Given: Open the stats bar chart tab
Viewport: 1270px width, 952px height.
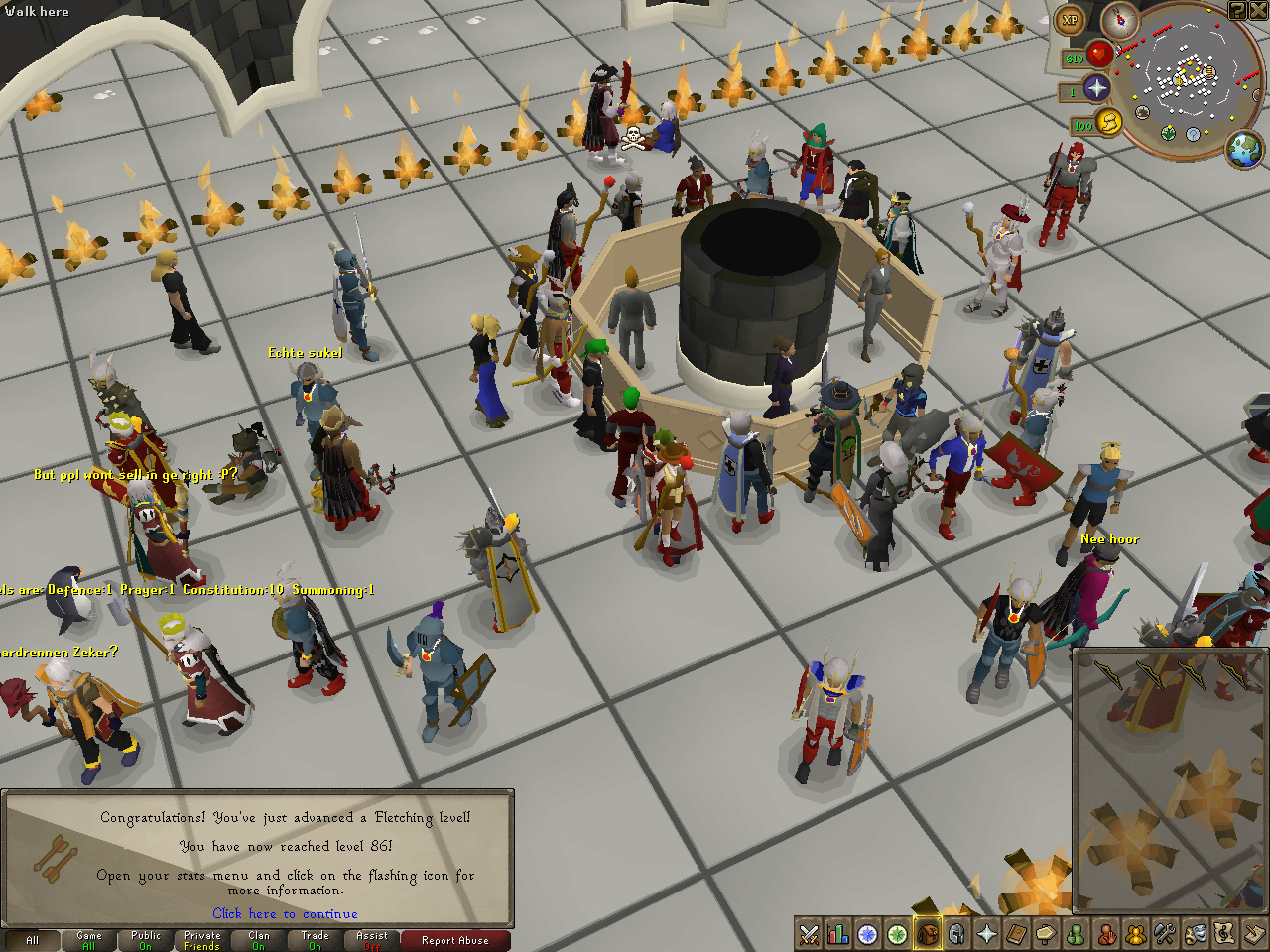Looking at the screenshot, I should click(838, 934).
